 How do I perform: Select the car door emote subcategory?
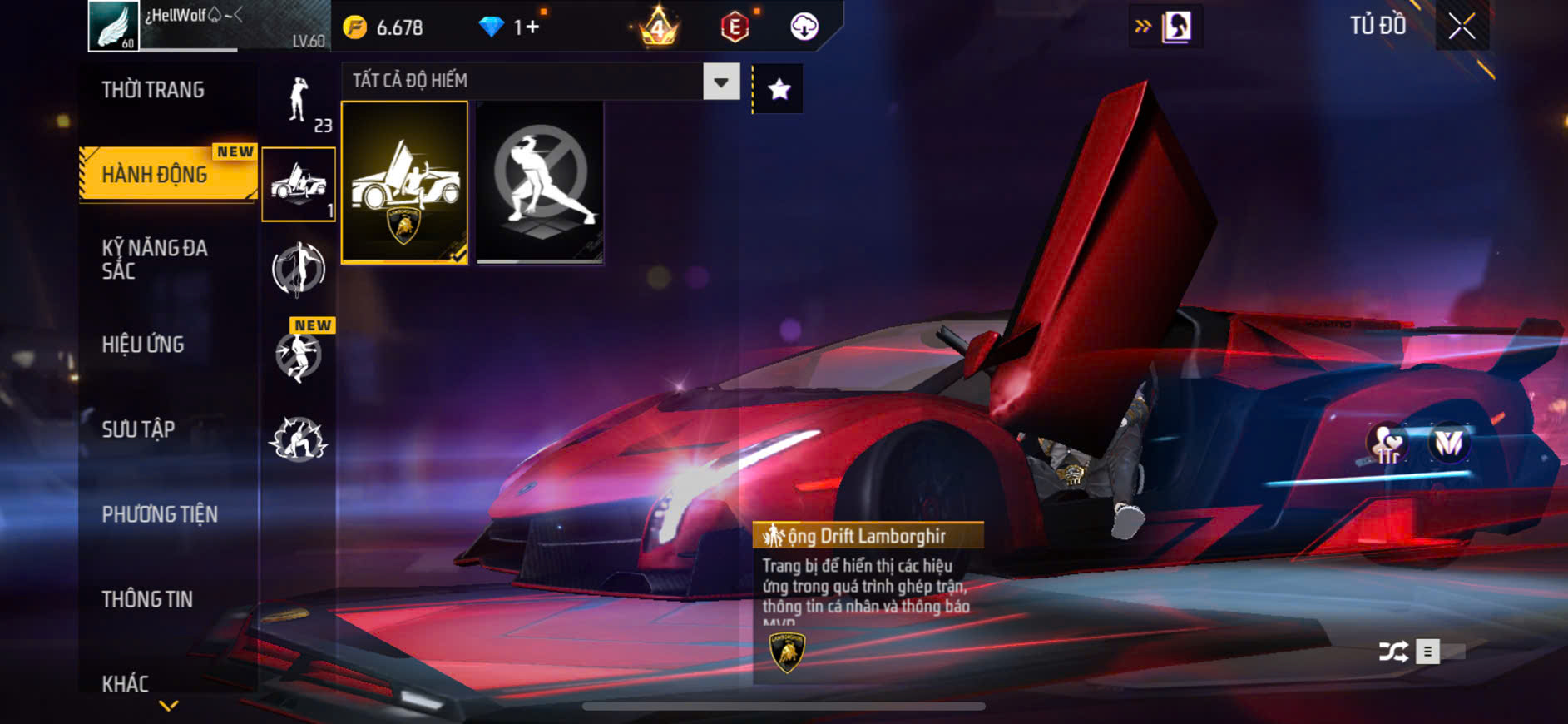299,184
